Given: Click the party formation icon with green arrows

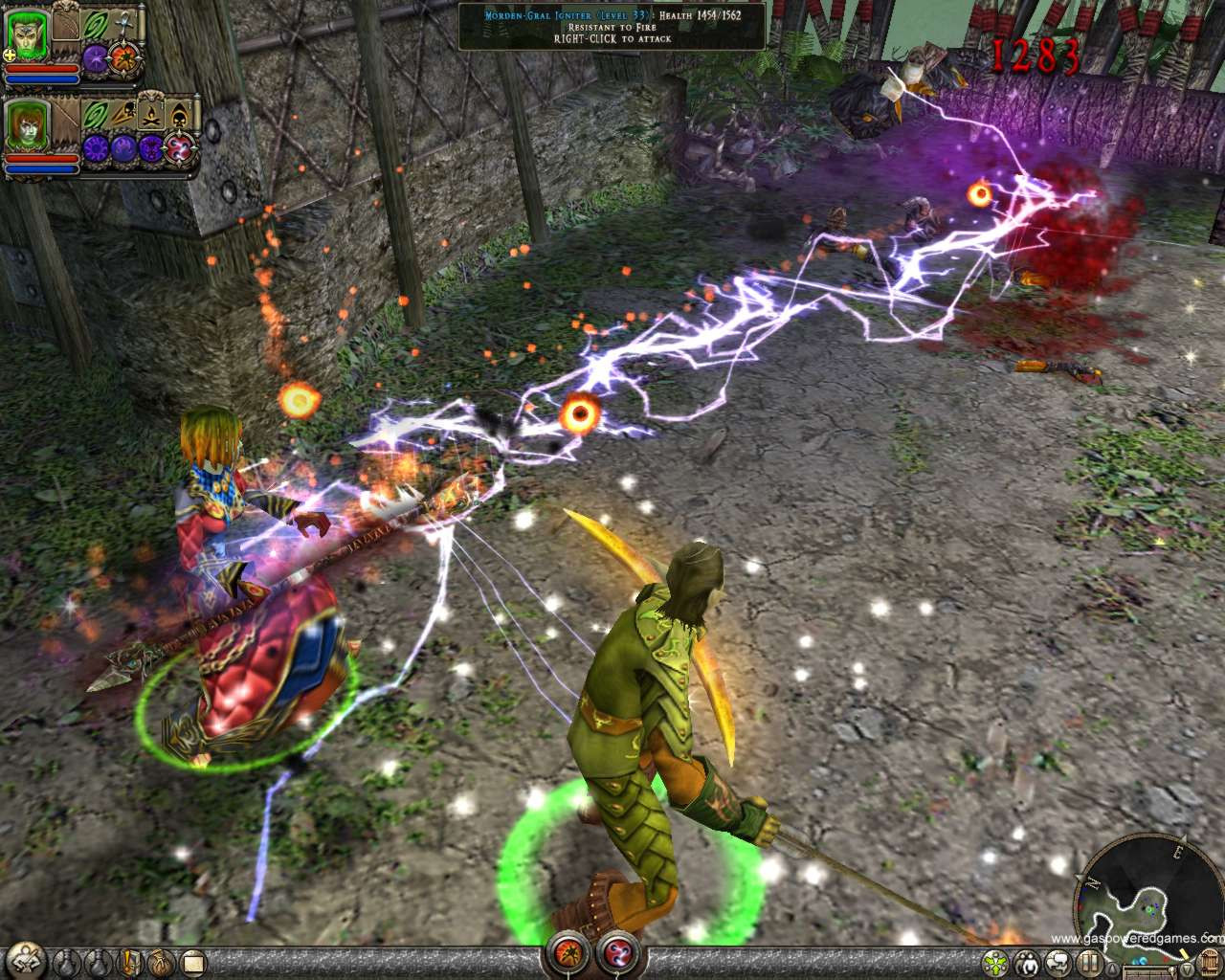Looking at the screenshot, I should [x=993, y=962].
